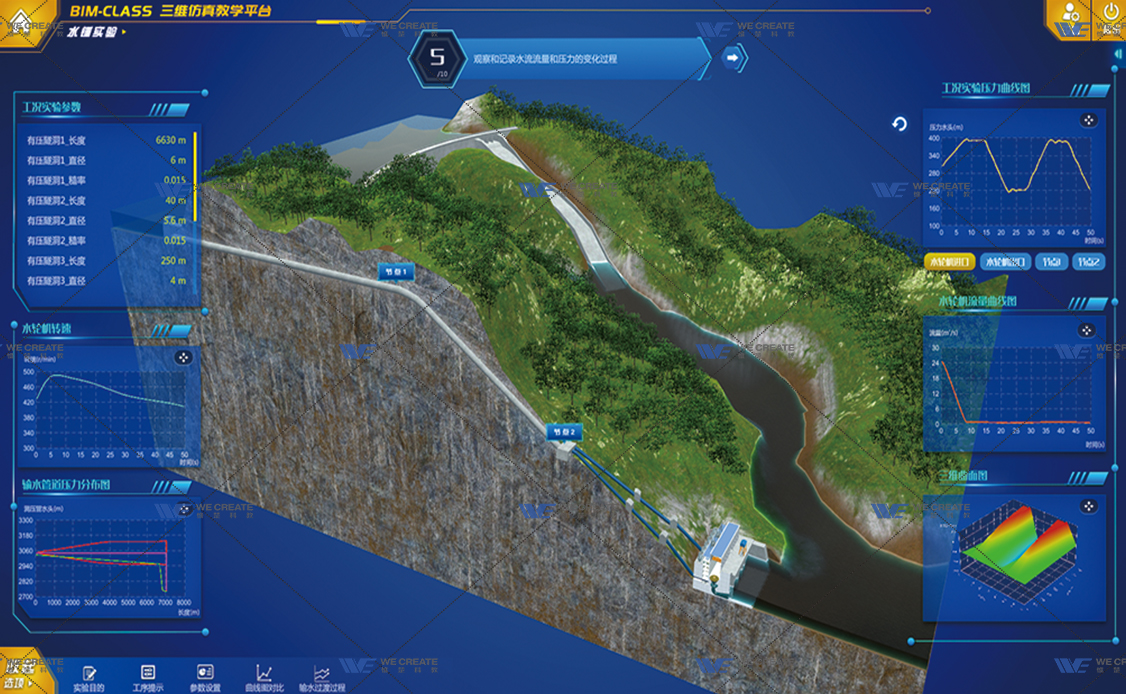Viewport: 1126px width, 694px height.
Task: Reset the 3D view with the rotate icon
Action: pos(899,124)
